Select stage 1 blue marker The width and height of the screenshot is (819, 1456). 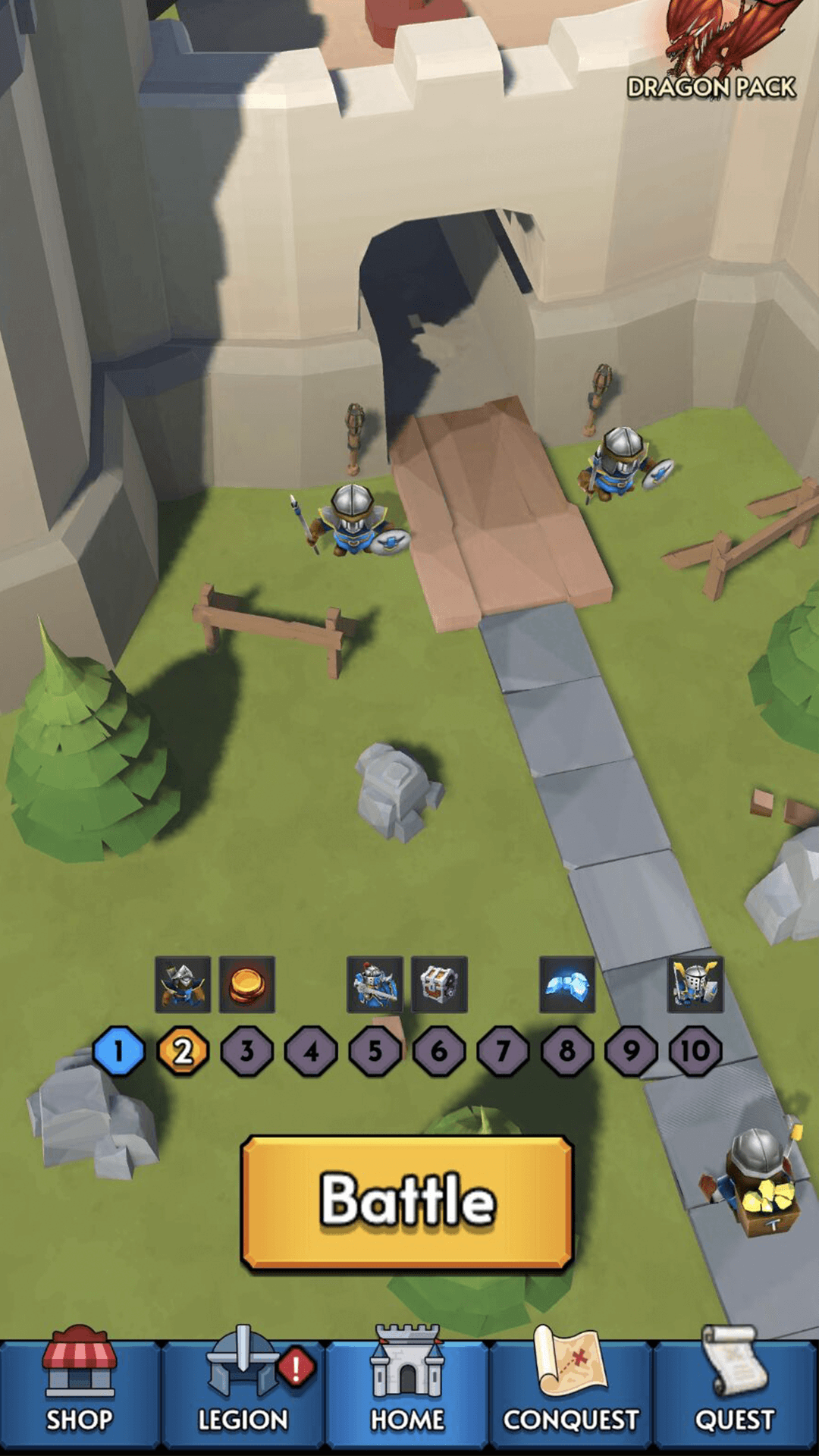click(x=118, y=1051)
